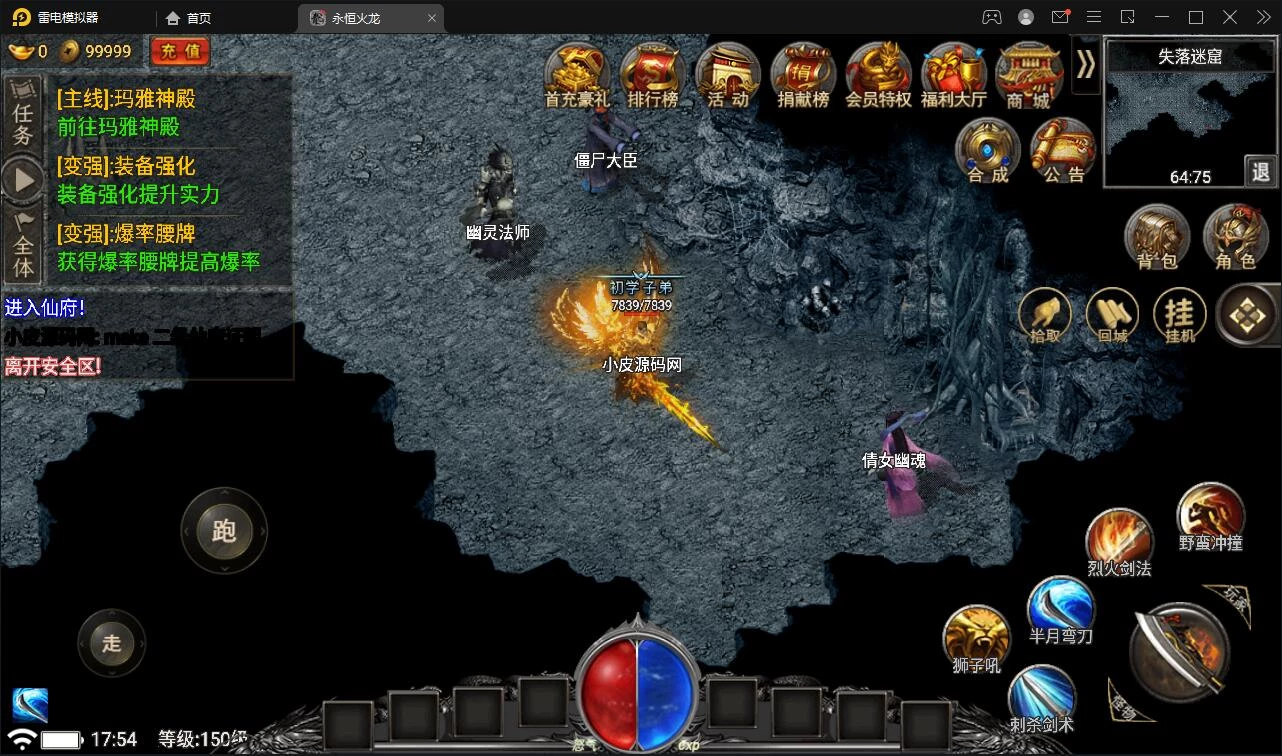The image size is (1282, 756).
Task: Cast the 烈火剑法 skill
Action: (x=1119, y=541)
